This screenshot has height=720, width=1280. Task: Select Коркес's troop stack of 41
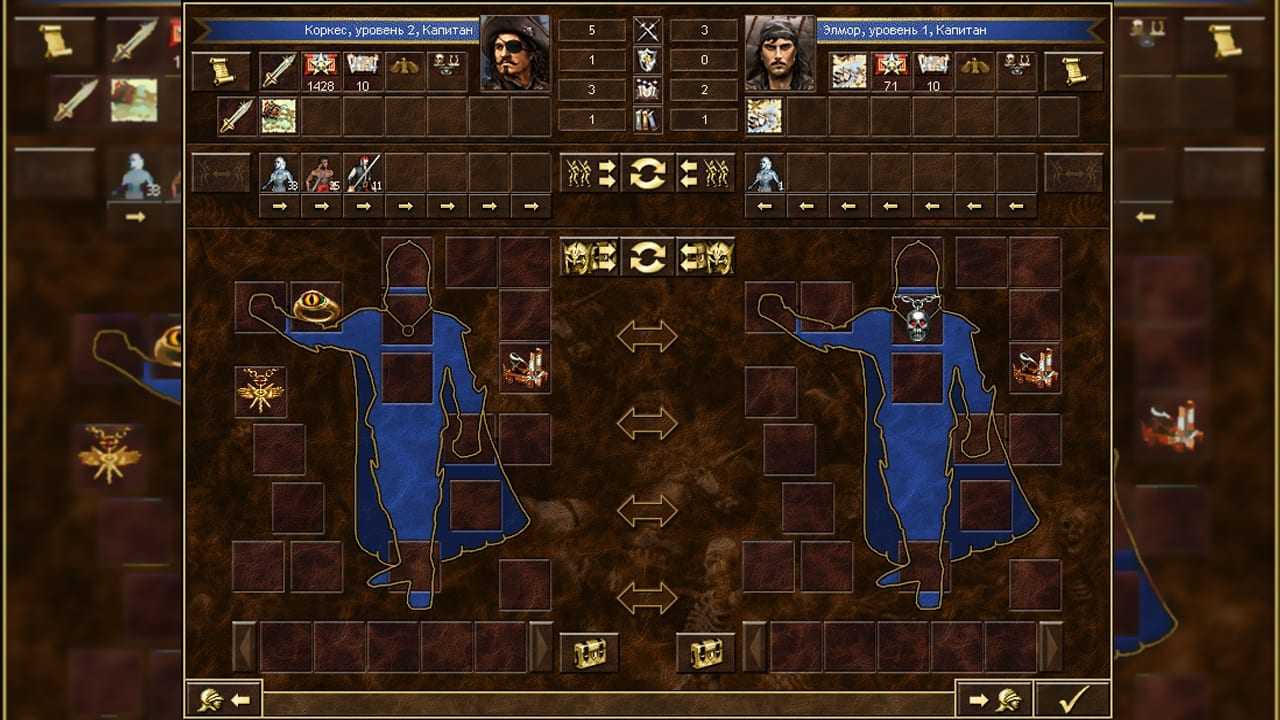(x=364, y=173)
